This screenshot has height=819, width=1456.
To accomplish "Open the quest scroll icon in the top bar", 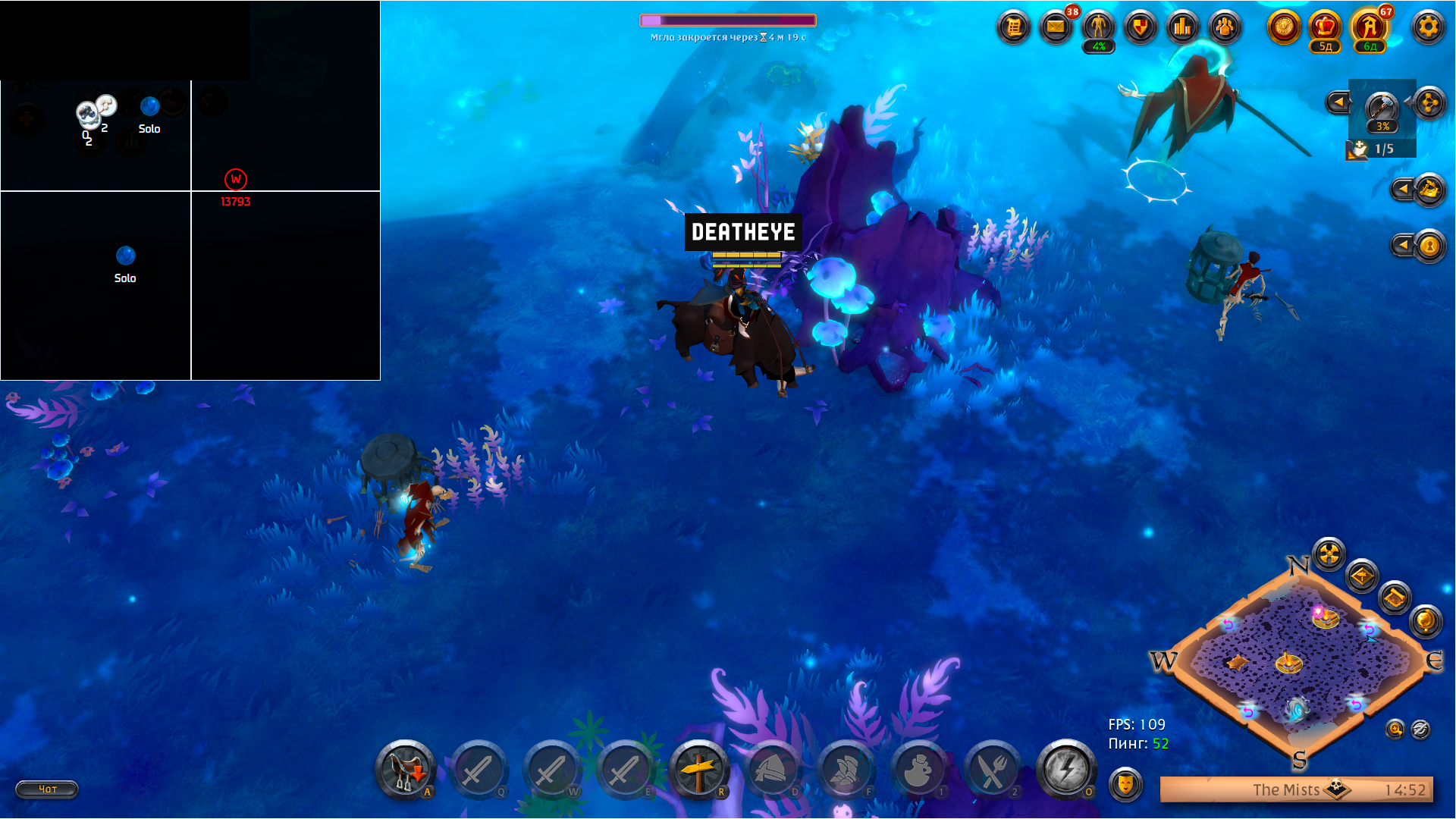I will tap(1014, 28).
